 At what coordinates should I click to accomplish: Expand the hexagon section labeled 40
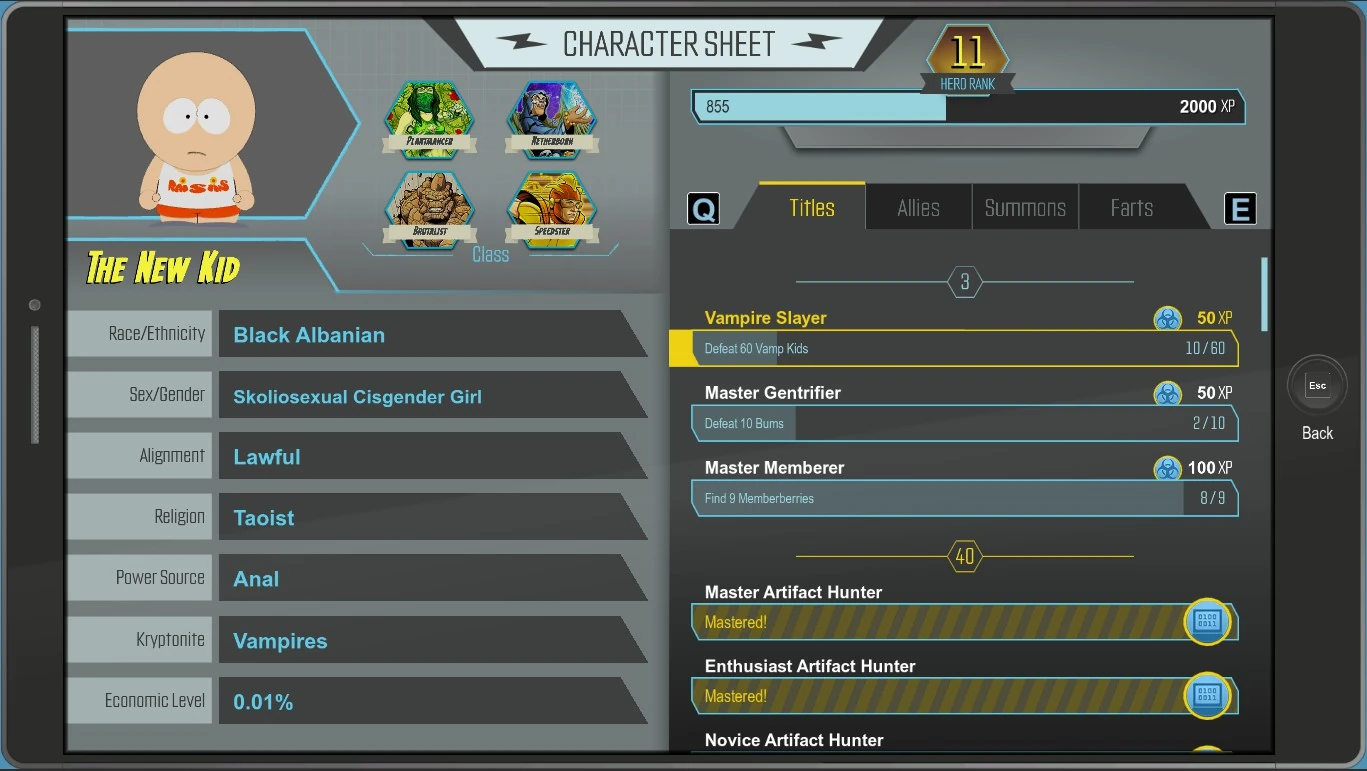[964, 556]
